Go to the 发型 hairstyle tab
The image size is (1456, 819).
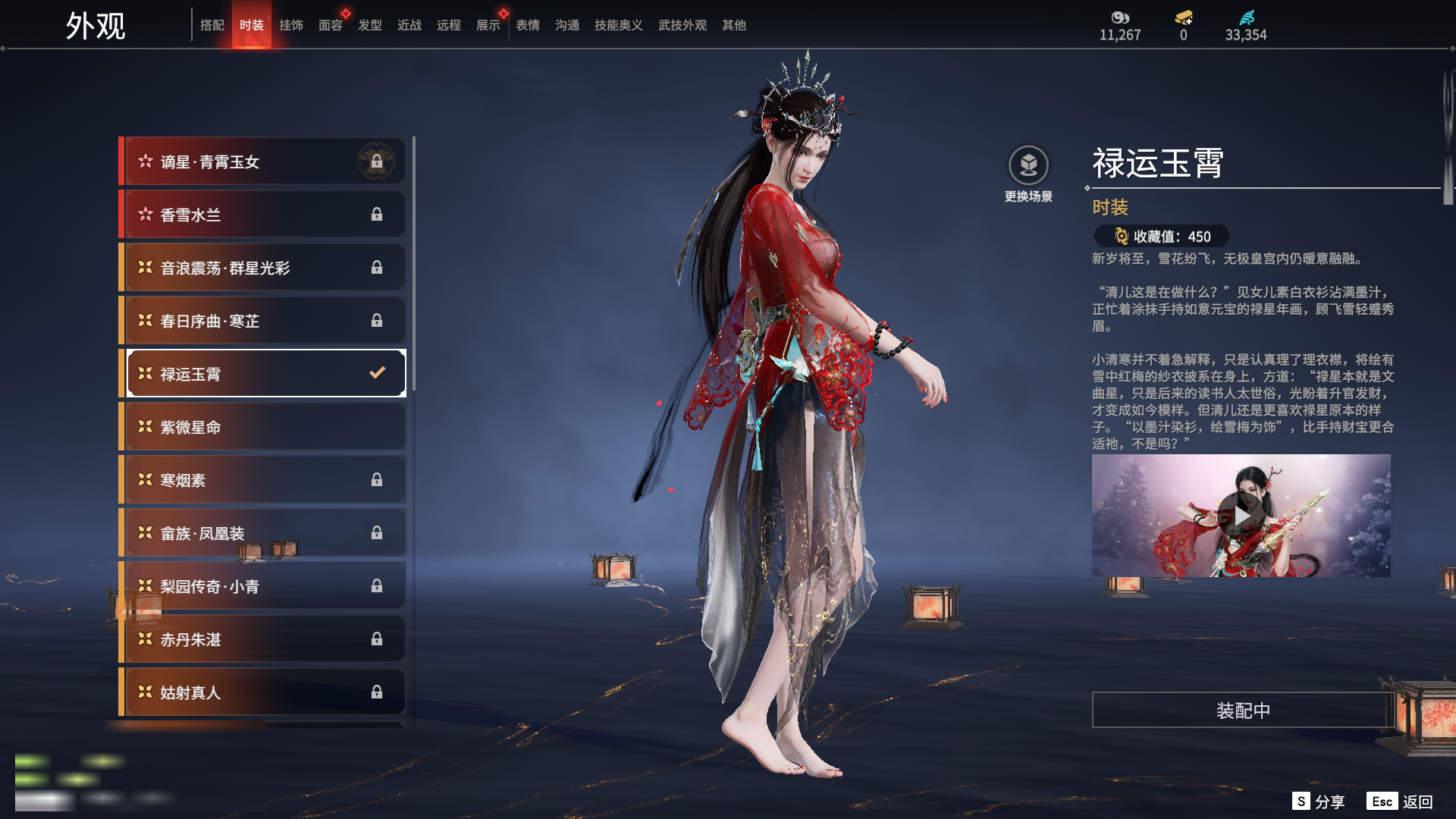coord(370,25)
